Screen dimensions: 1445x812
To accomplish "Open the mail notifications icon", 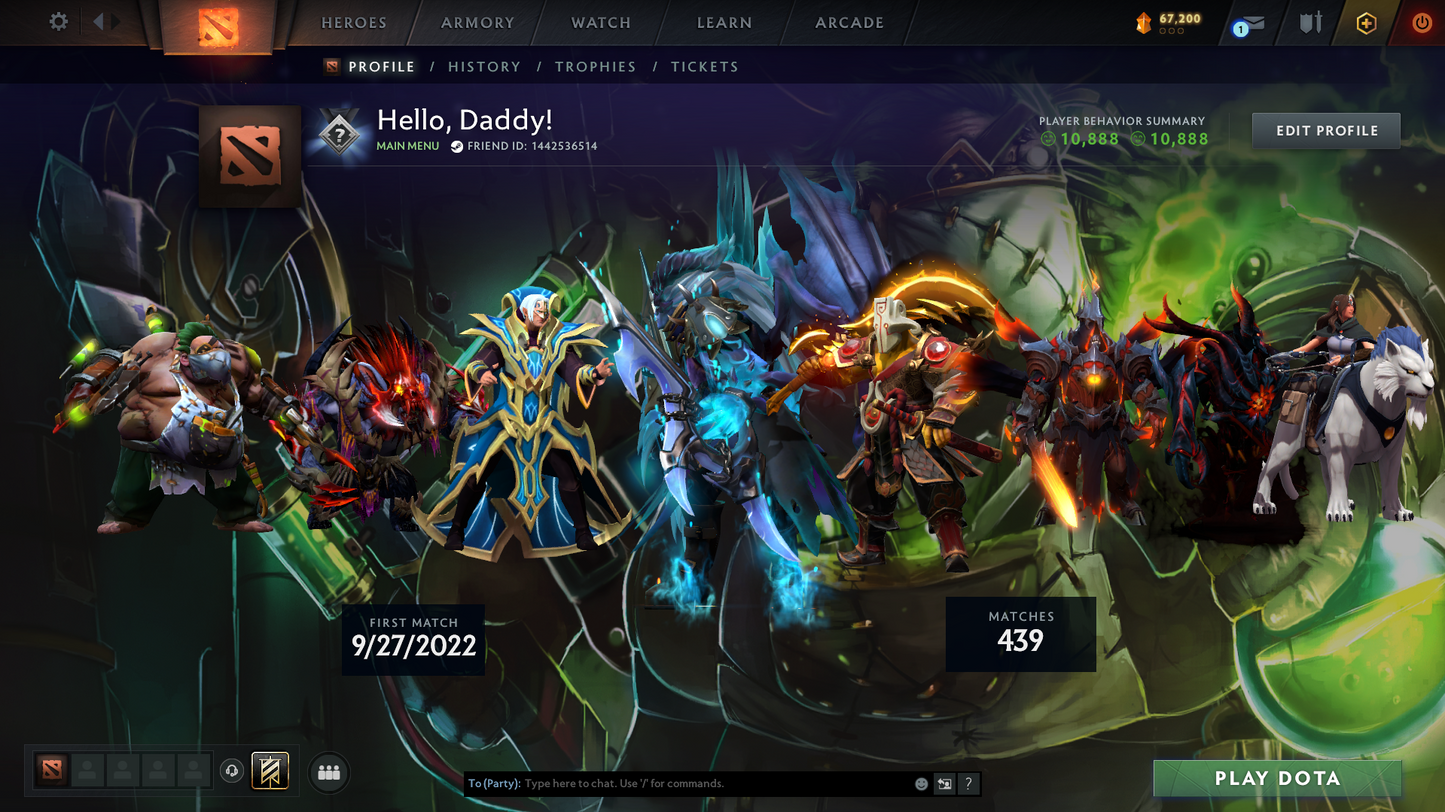I will pyautogui.click(x=1253, y=23).
